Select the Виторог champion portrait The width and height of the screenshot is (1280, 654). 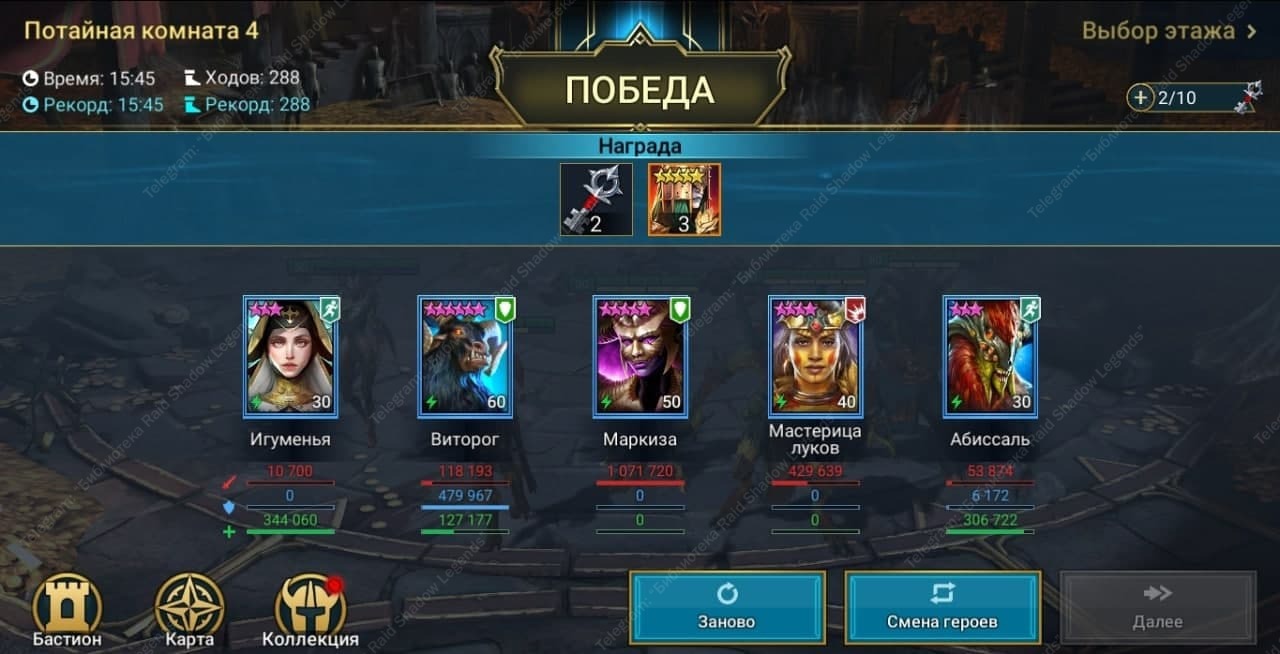[465, 356]
